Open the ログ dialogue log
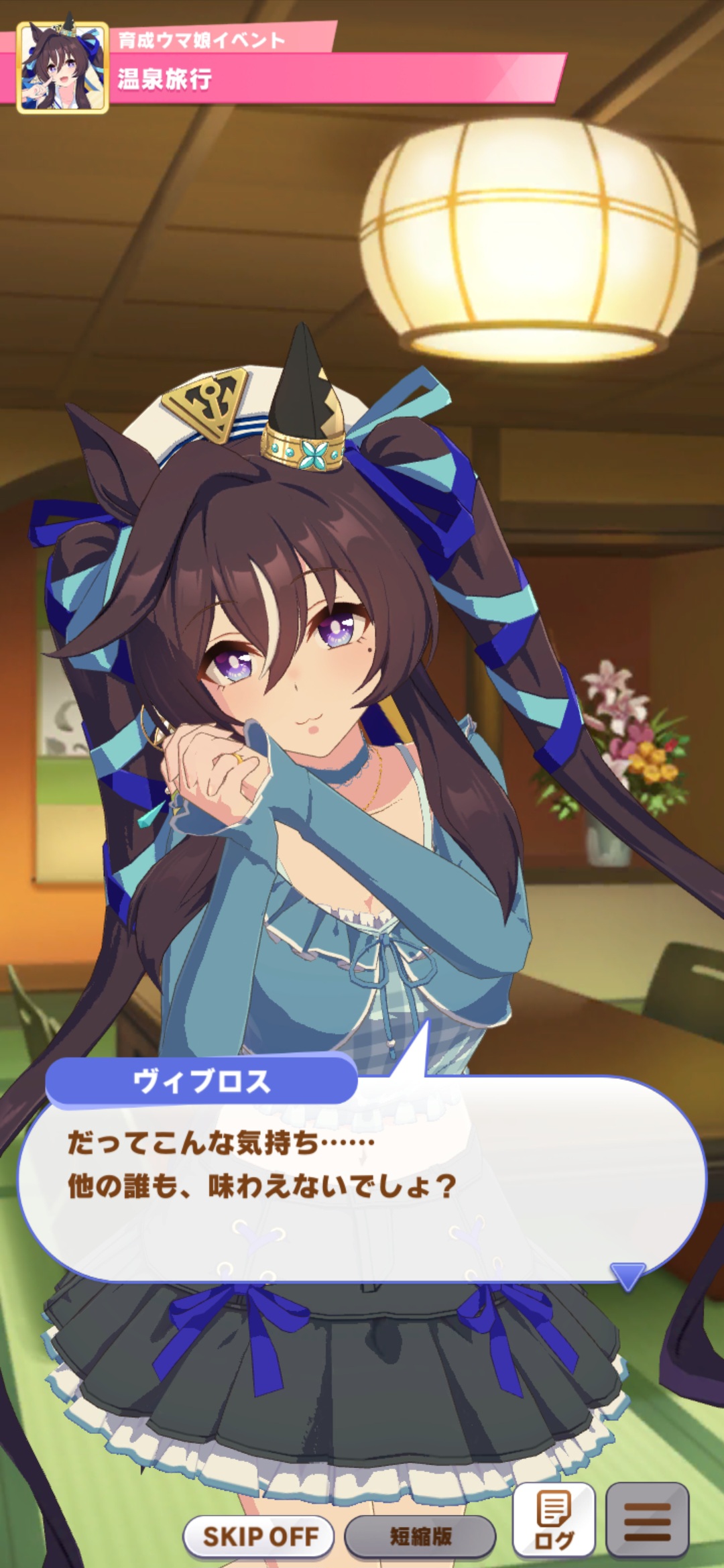 (x=554, y=1520)
